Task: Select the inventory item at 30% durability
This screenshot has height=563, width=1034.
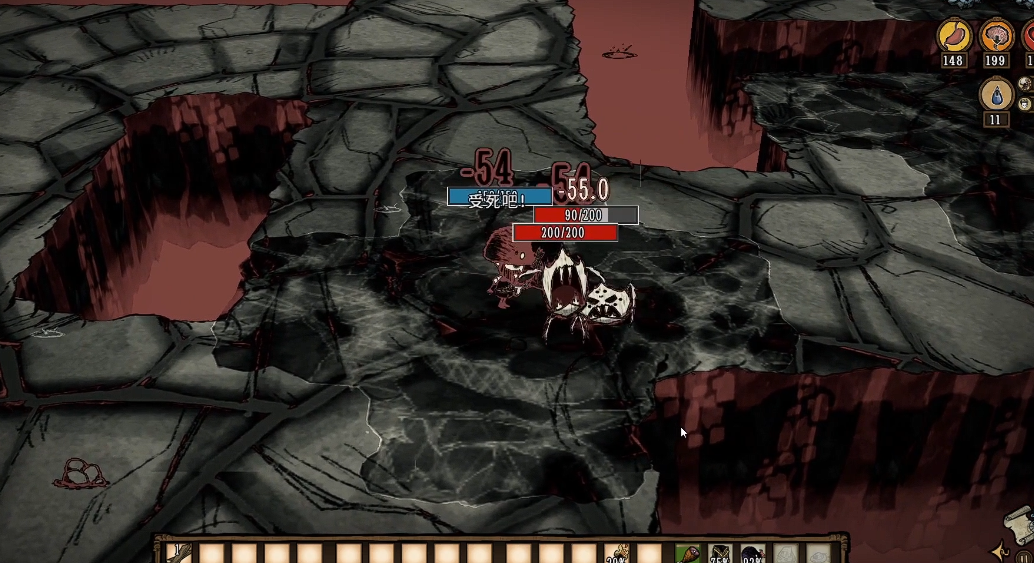Action: point(616,553)
